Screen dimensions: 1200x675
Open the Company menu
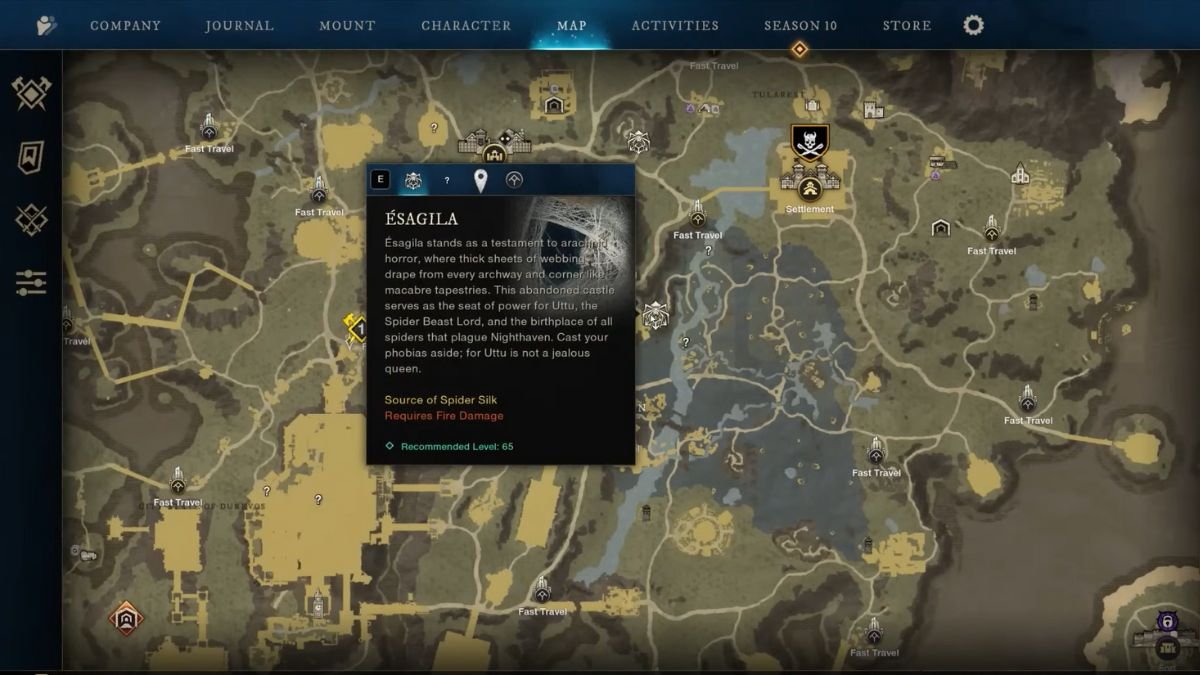pyautogui.click(x=126, y=25)
